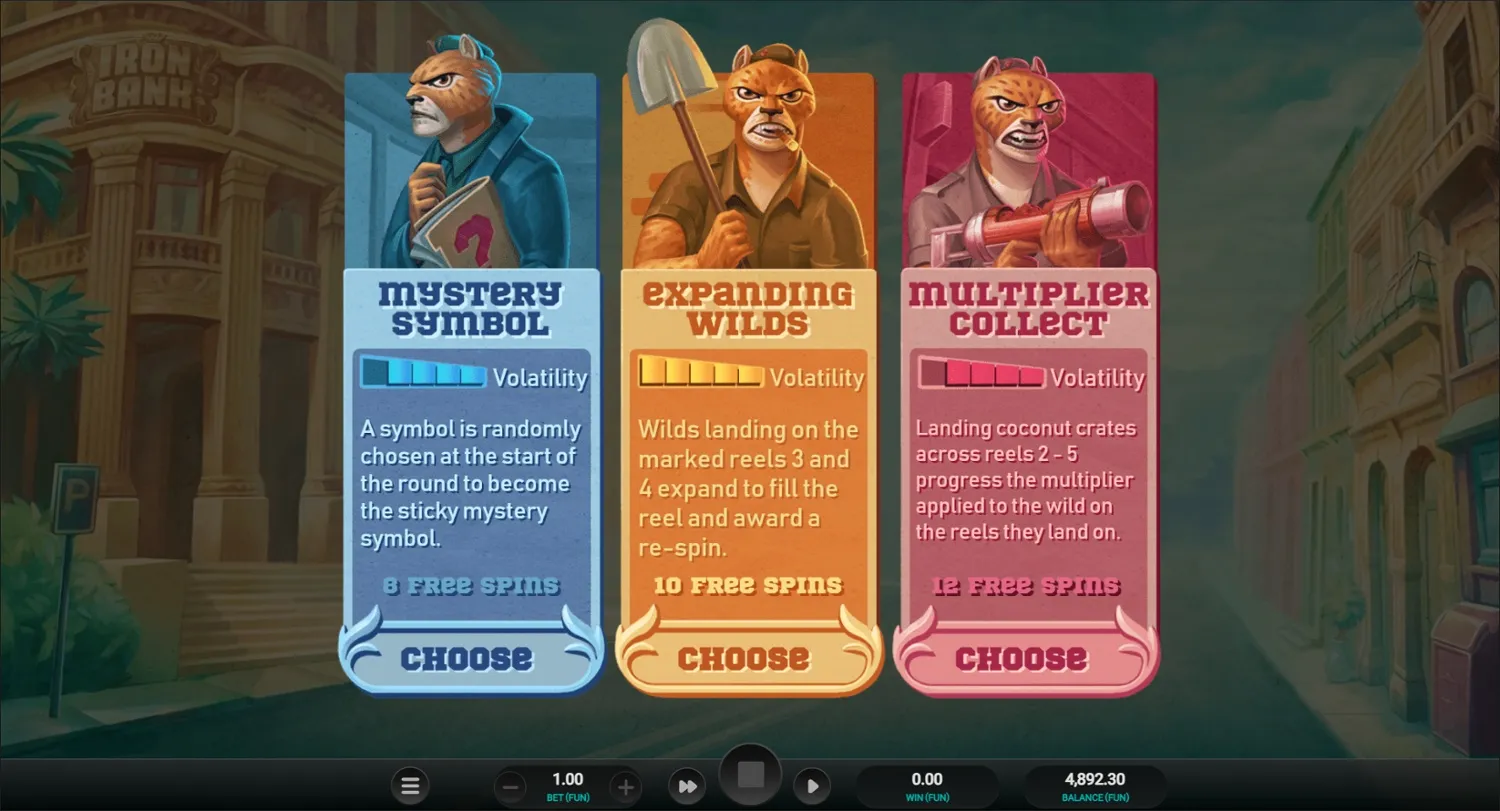This screenshot has height=811, width=1500.
Task: Click the BALANCE (FUN) display
Action: coord(1096,785)
